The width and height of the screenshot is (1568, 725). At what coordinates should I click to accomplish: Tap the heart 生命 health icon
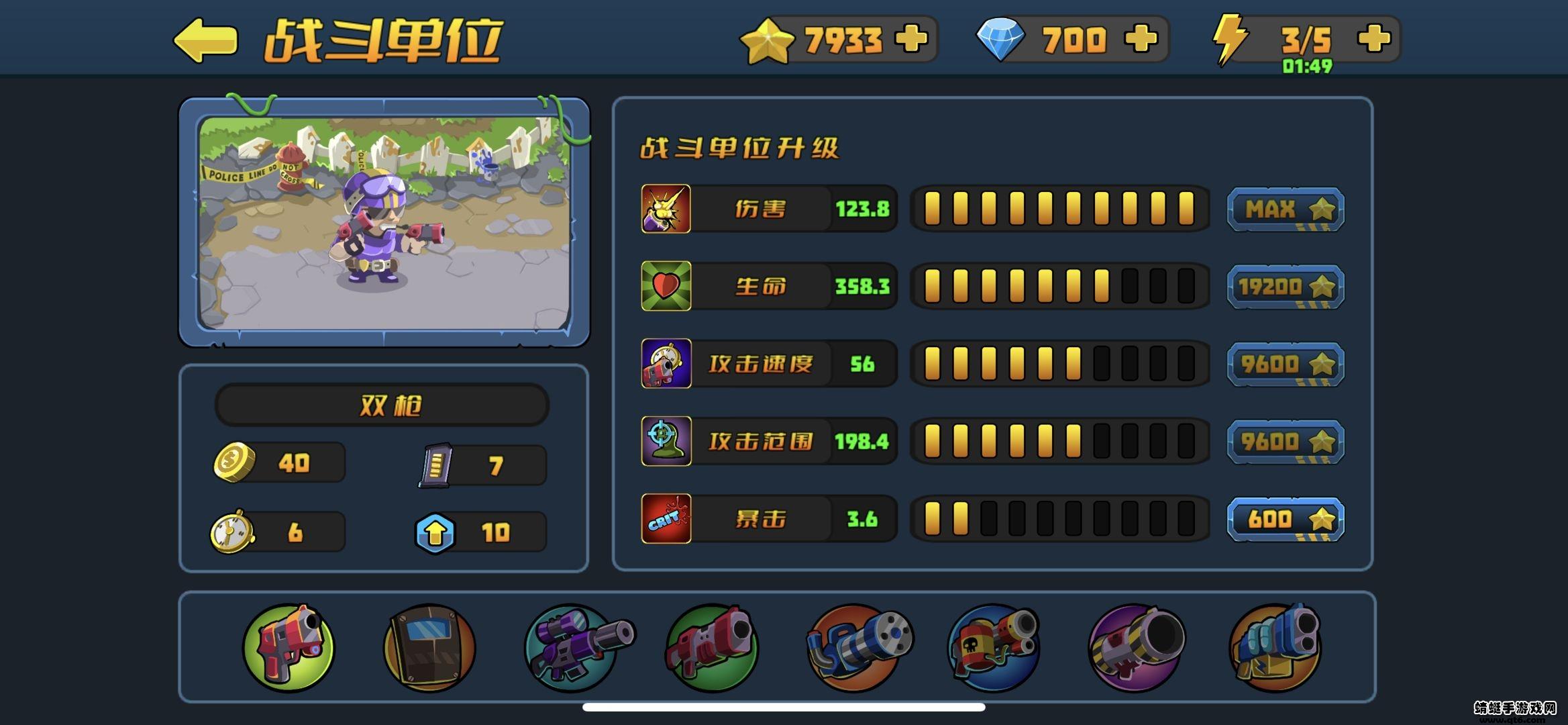(x=666, y=286)
